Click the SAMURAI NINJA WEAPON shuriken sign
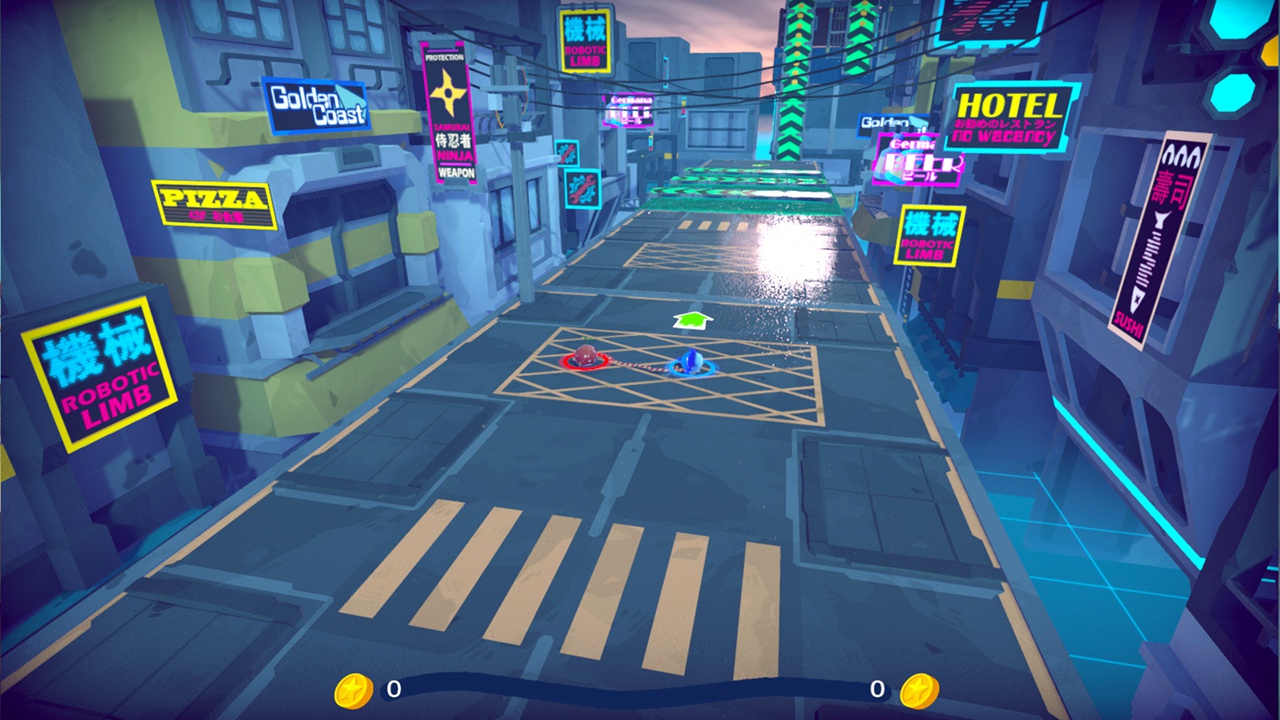The height and width of the screenshot is (720, 1280). [x=448, y=112]
